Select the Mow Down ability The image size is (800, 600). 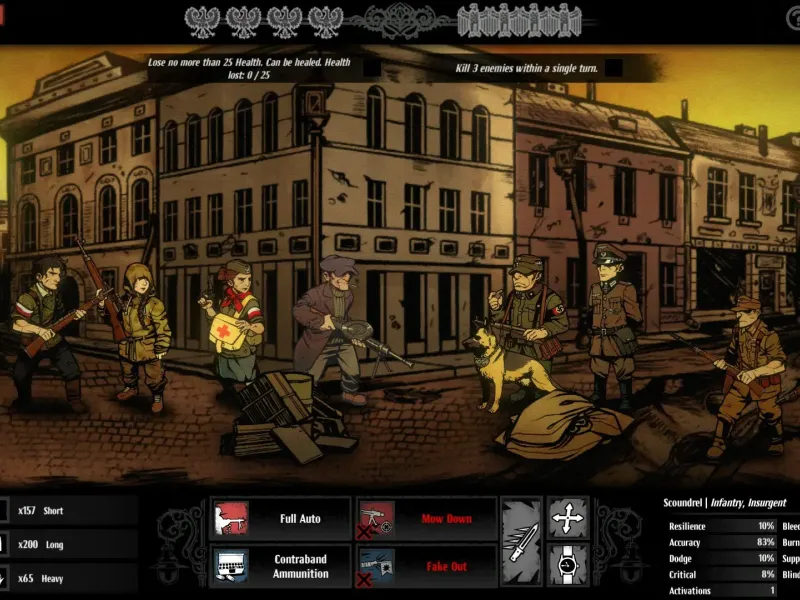(x=427, y=519)
